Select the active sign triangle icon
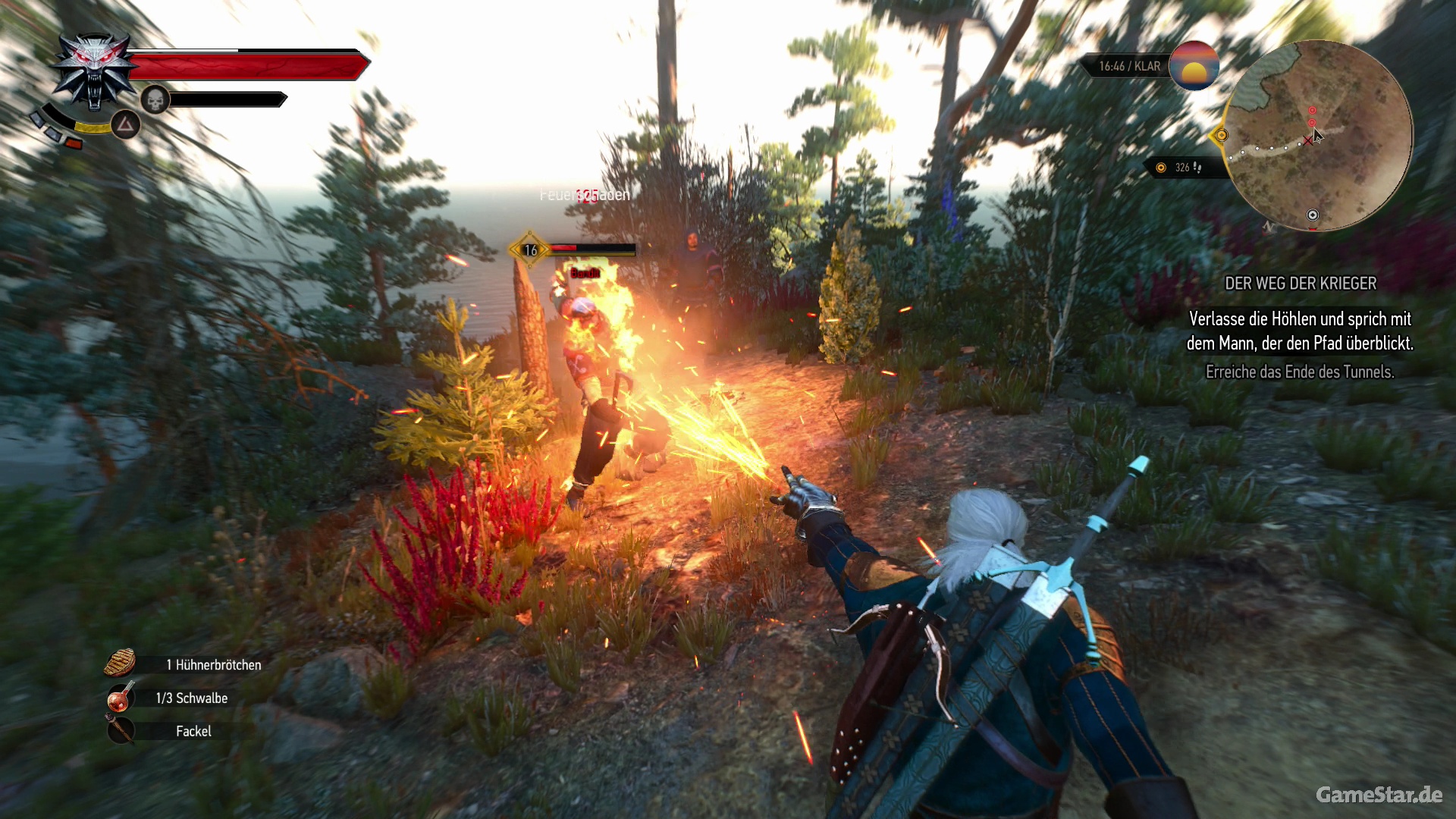Viewport: 1456px width, 819px height. (x=125, y=124)
